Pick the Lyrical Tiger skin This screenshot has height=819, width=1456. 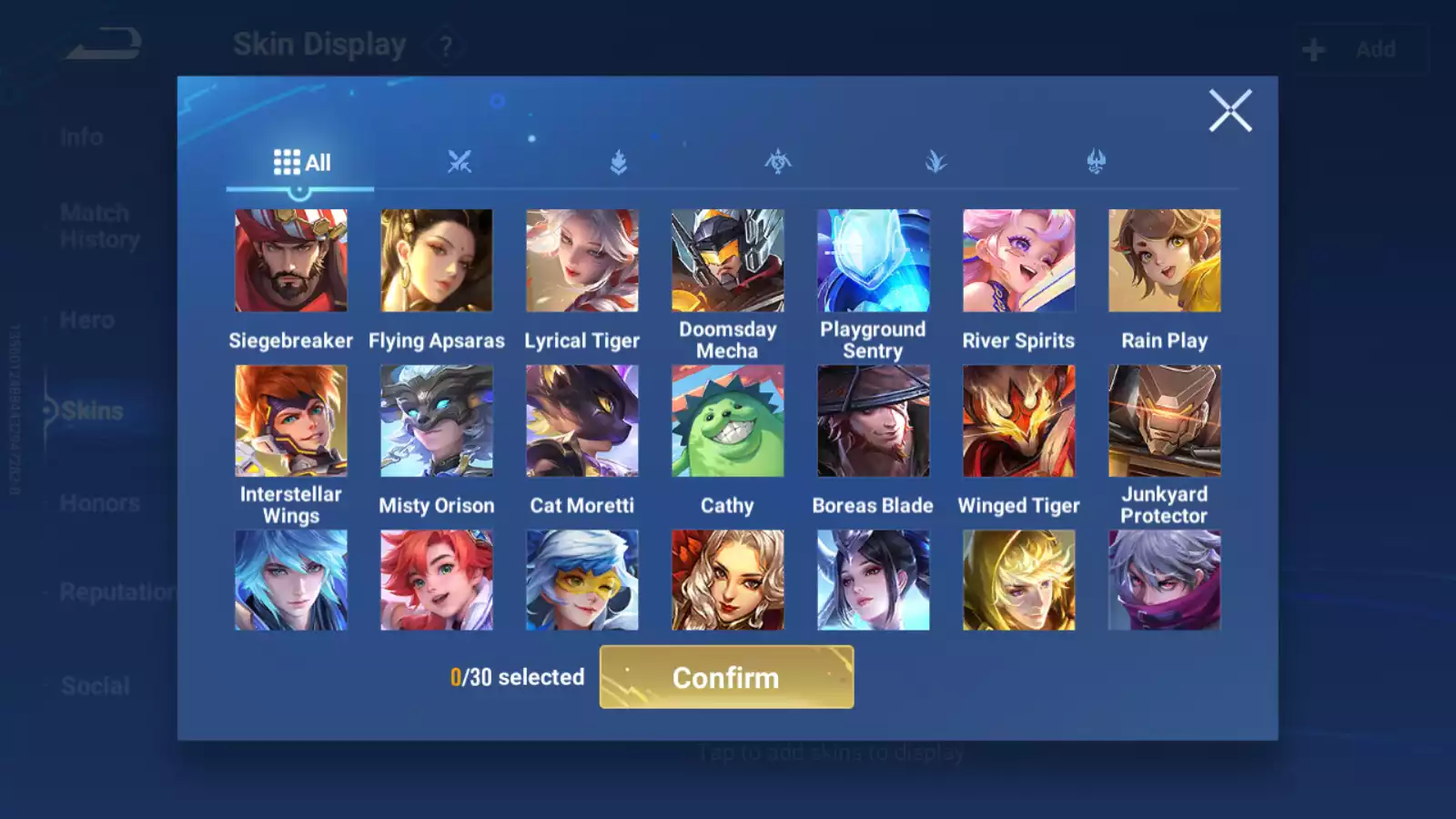pos(582,261)
